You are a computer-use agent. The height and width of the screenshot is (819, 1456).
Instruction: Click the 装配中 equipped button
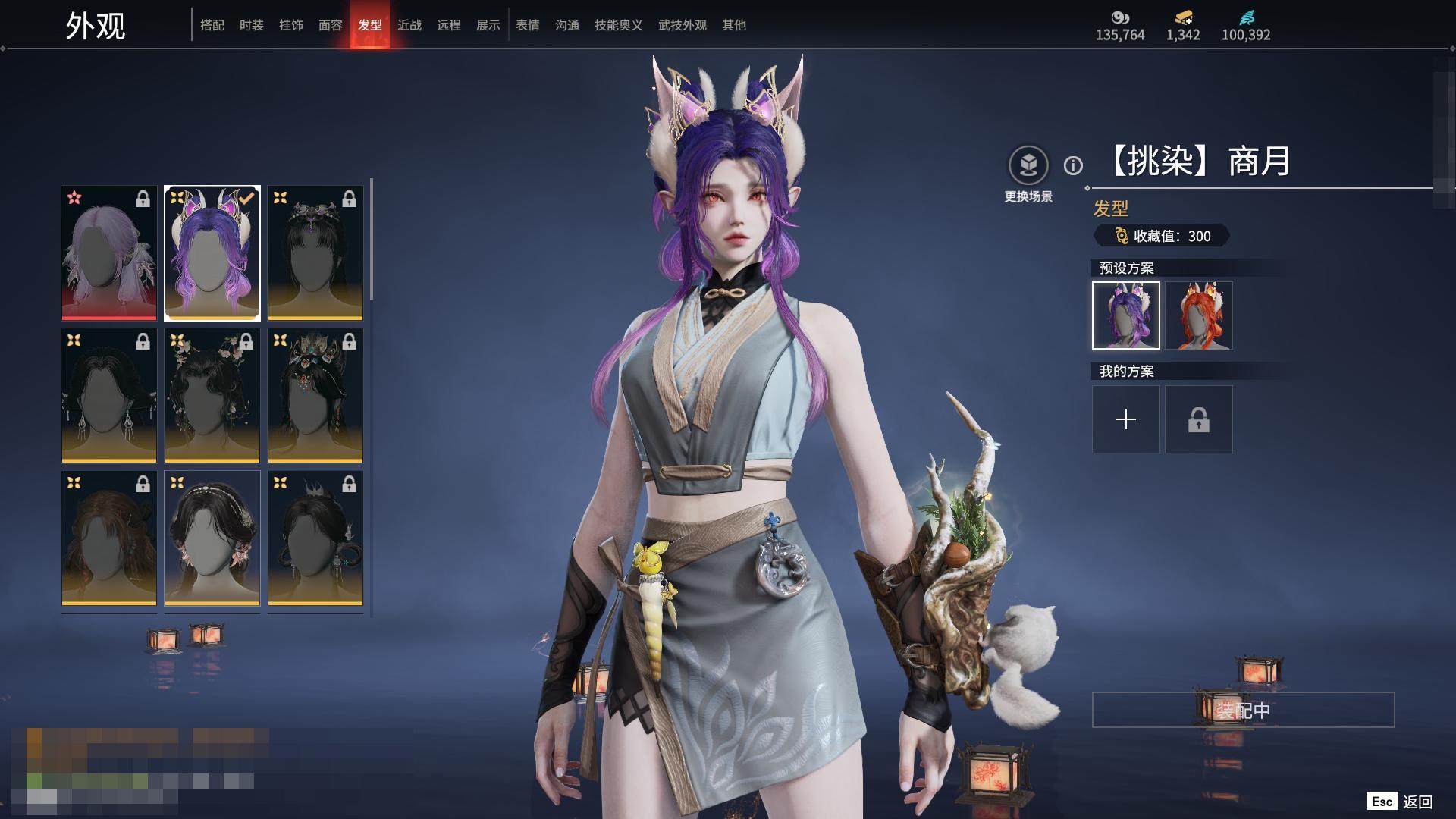[1243, 710]
